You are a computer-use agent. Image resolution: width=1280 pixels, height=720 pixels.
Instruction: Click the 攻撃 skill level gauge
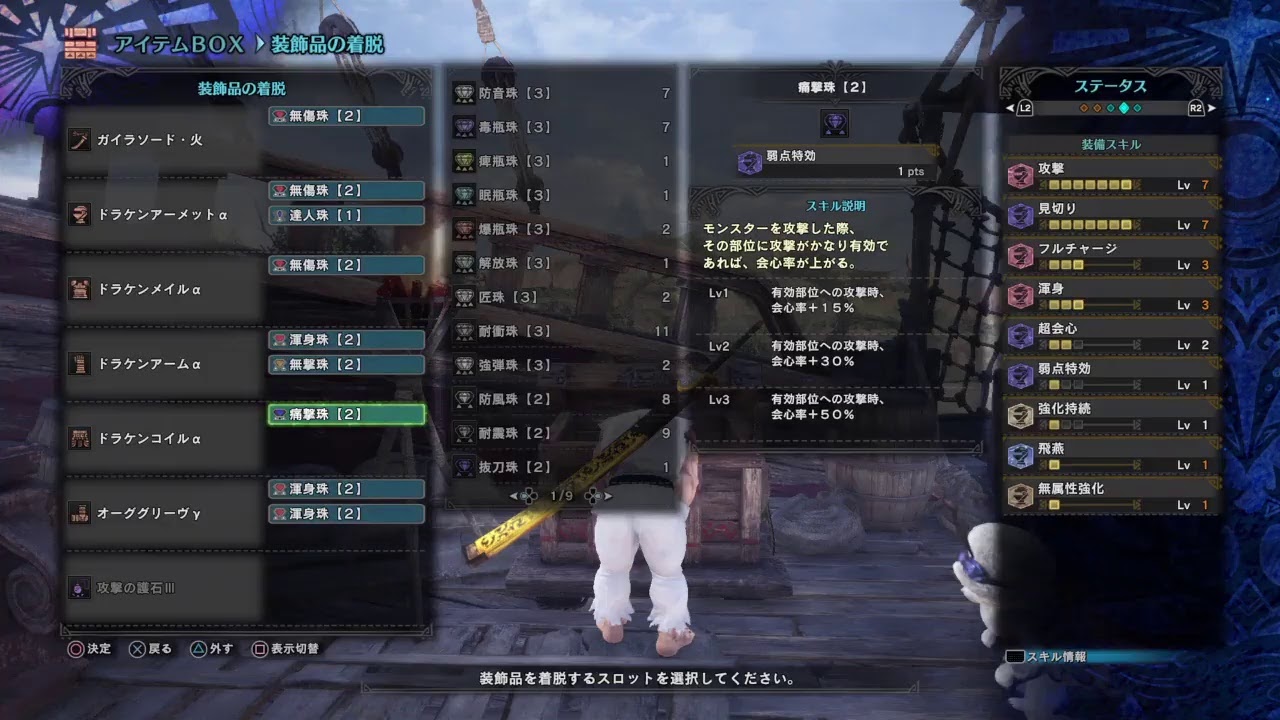tap(1091, 184)
